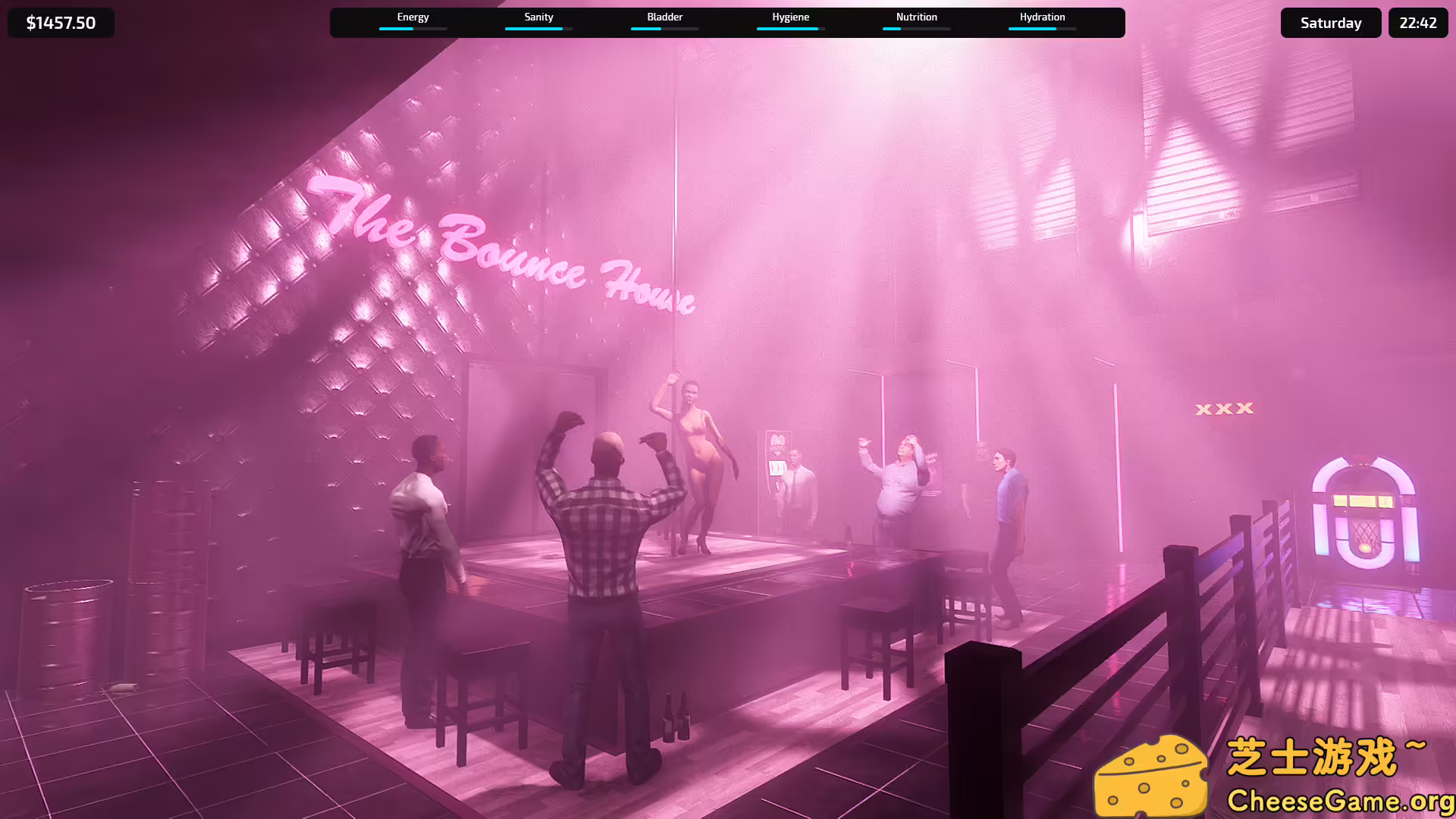Click the money counter showing $1457.50
The width and height of the screenshot is (1456, 819).
(61, 22)
